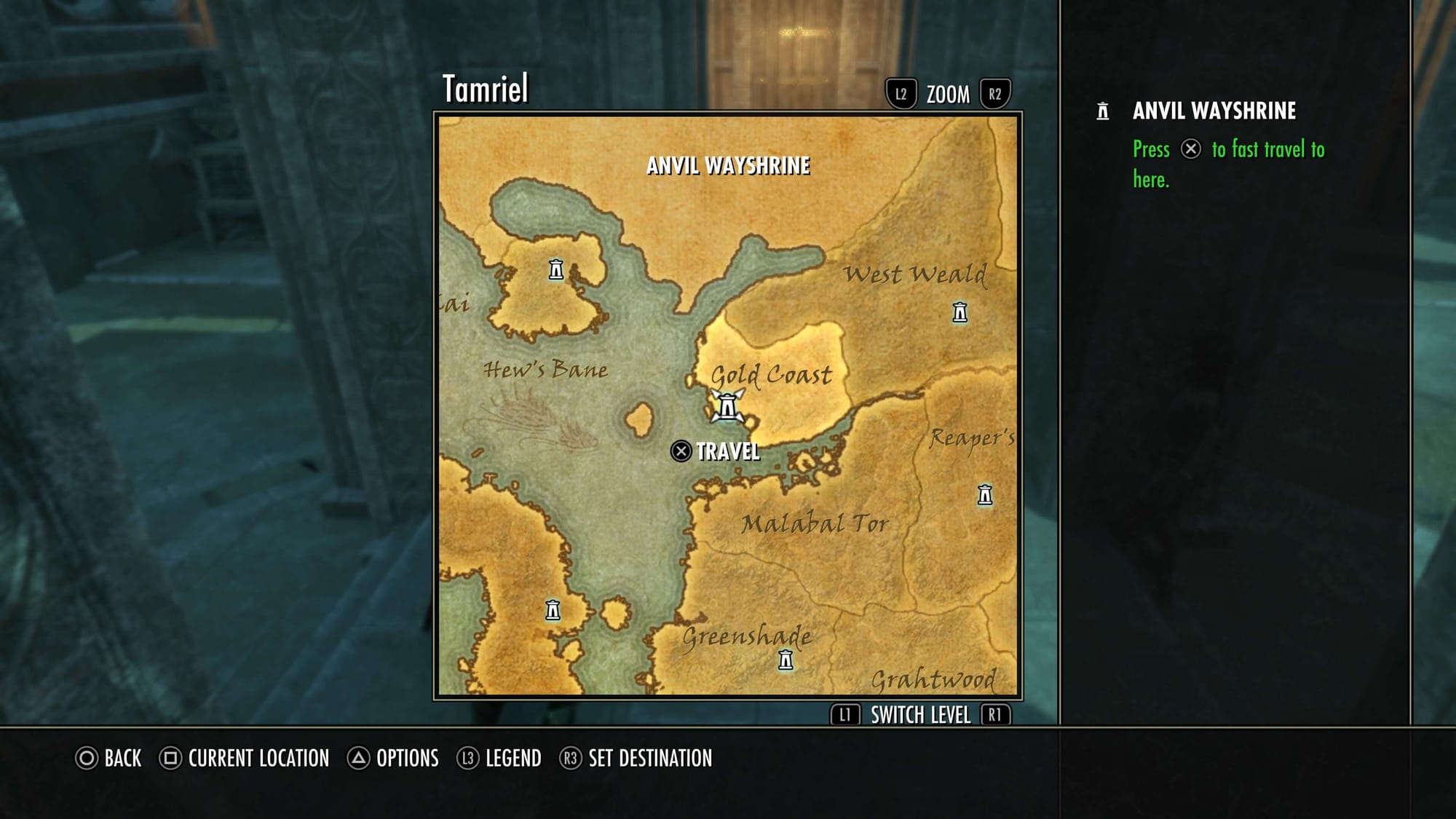Select the Gold Coast region label

click(x=771, y=375)
